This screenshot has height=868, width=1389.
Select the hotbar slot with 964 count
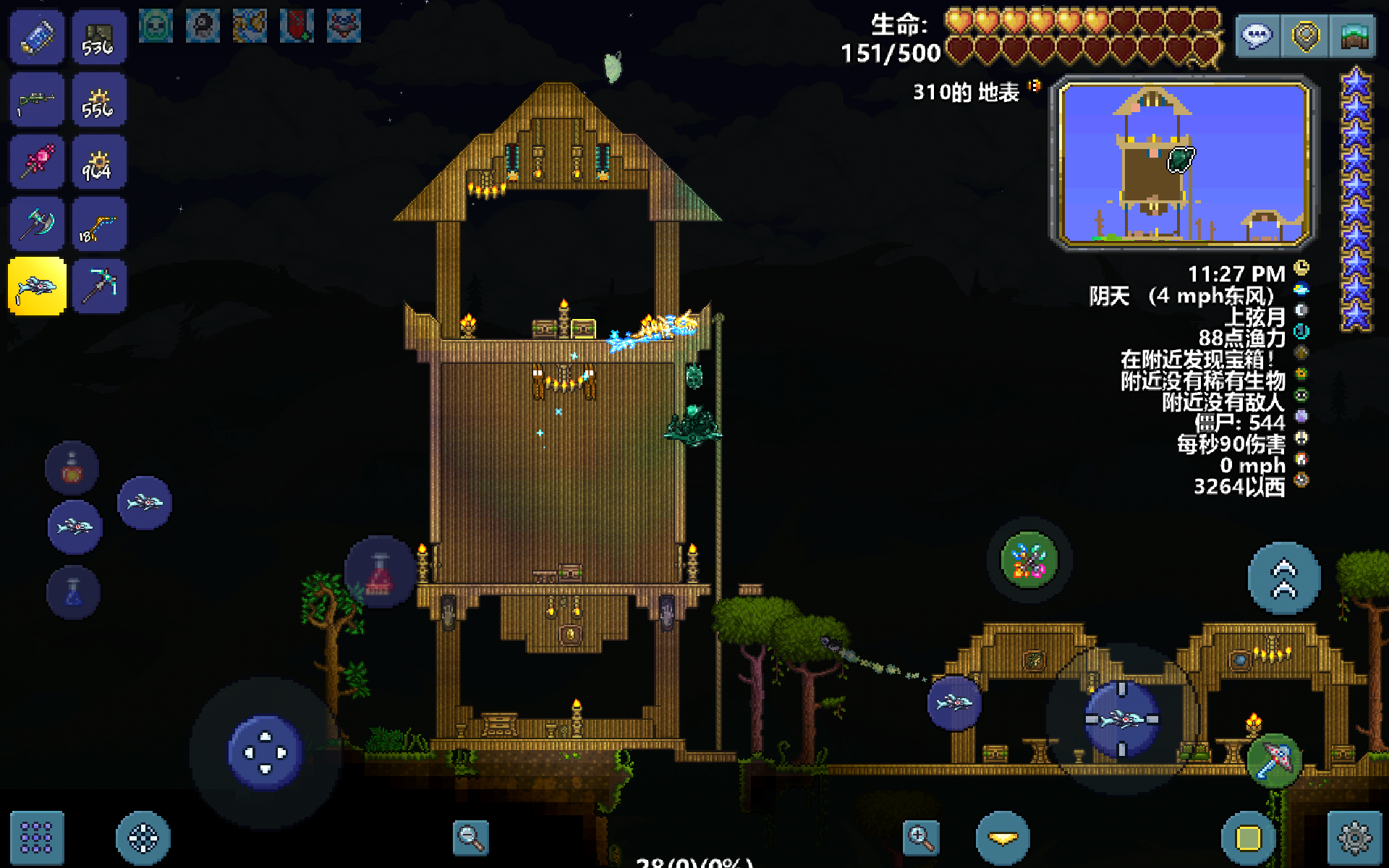pyautogui.click(x=99, y=163)
